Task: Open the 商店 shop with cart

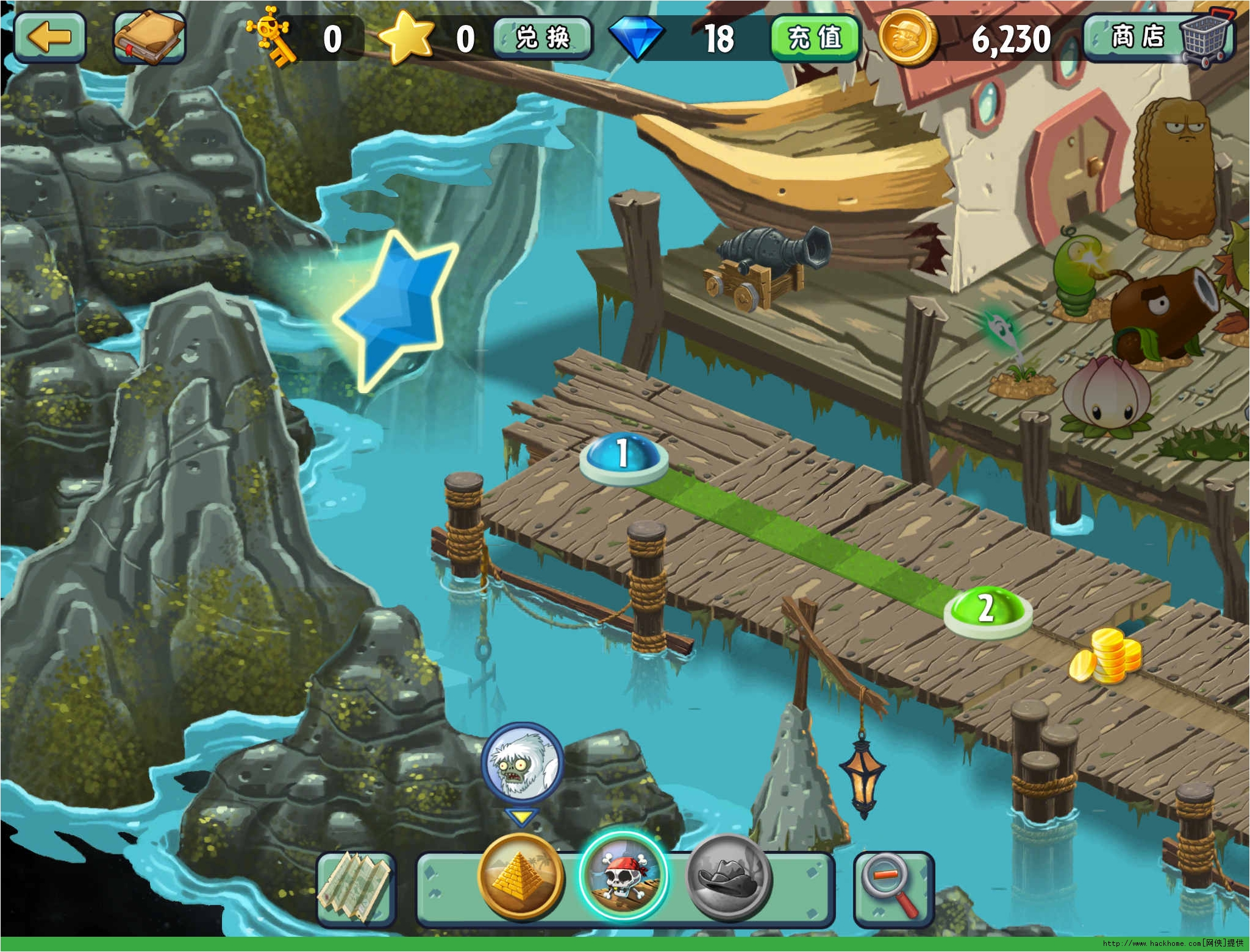Action: point(1159,38)
